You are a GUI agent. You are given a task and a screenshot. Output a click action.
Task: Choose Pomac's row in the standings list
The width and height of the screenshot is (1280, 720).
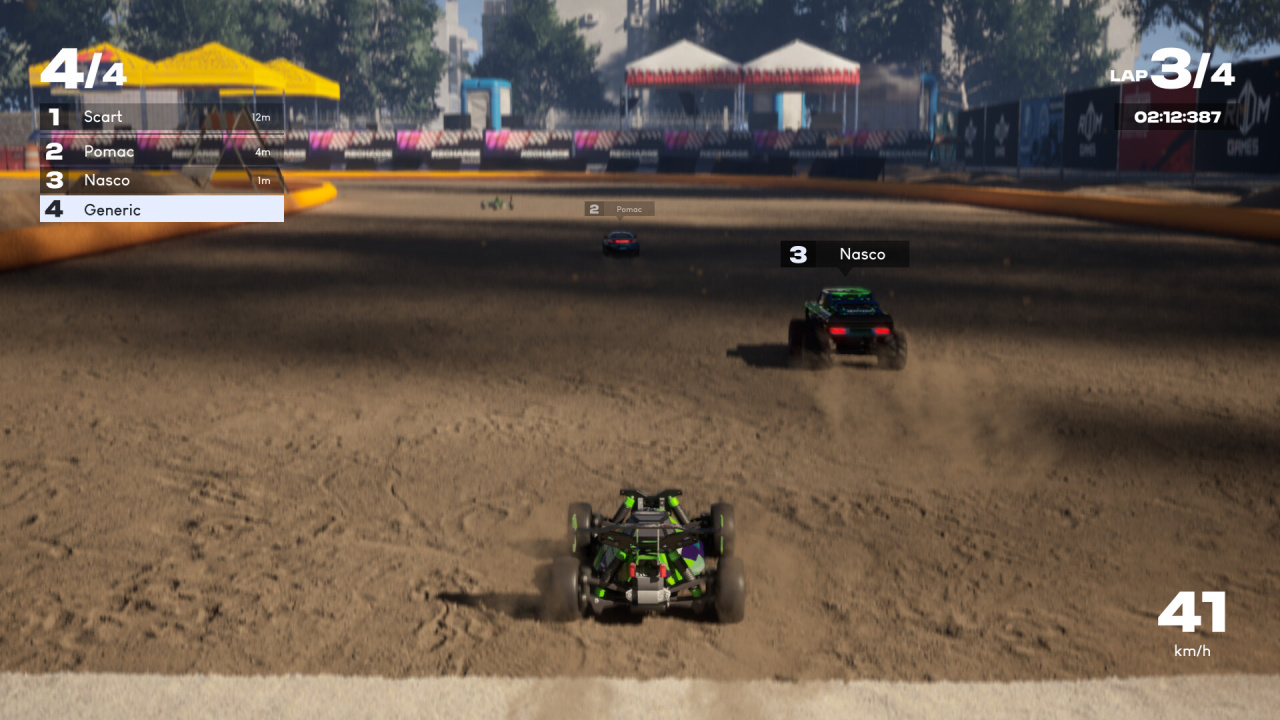pyautogui.click(x=161, y=152)
